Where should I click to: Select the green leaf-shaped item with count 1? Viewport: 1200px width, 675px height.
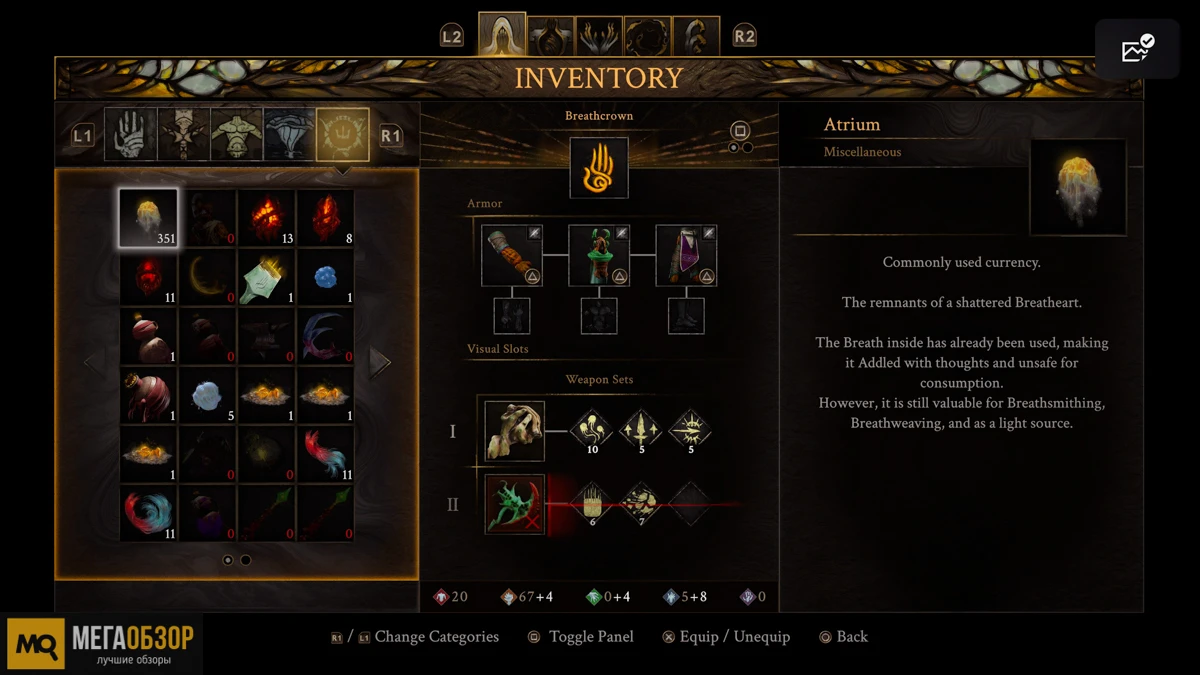pos(266,277)
